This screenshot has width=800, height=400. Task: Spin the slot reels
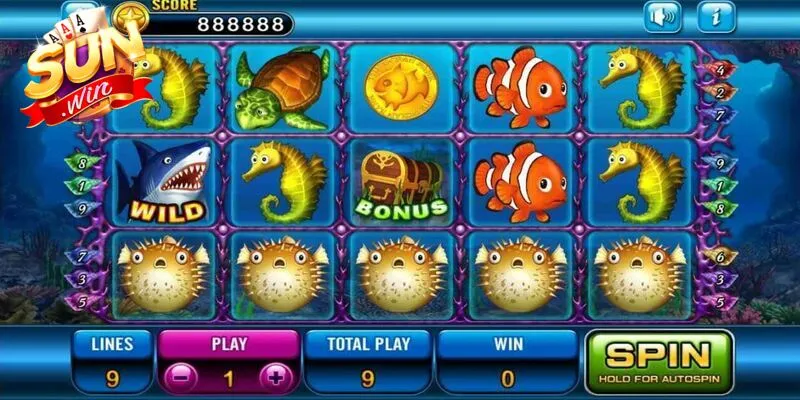coord(659,361)
